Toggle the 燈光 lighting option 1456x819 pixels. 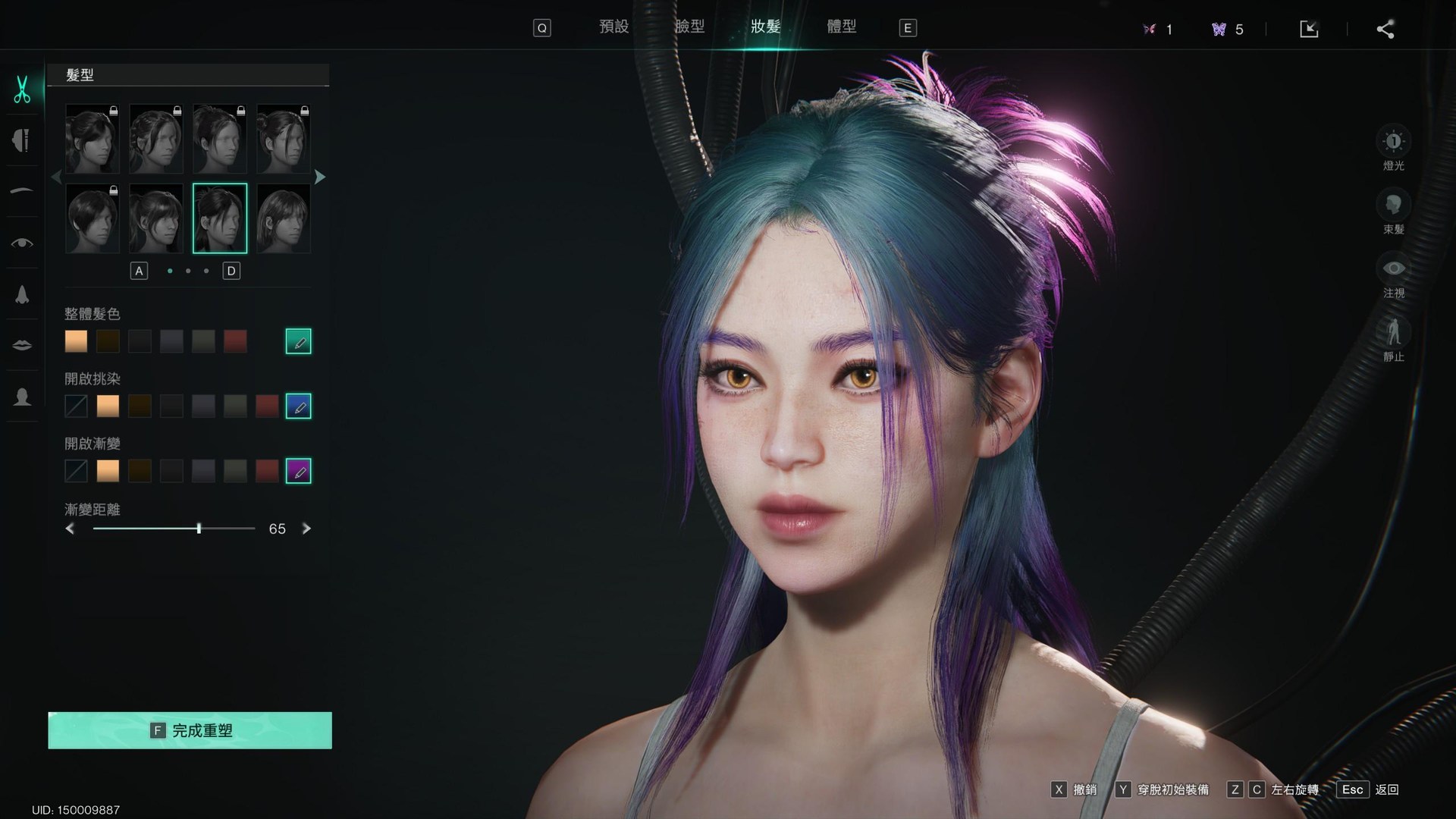tap(1393, 142)
